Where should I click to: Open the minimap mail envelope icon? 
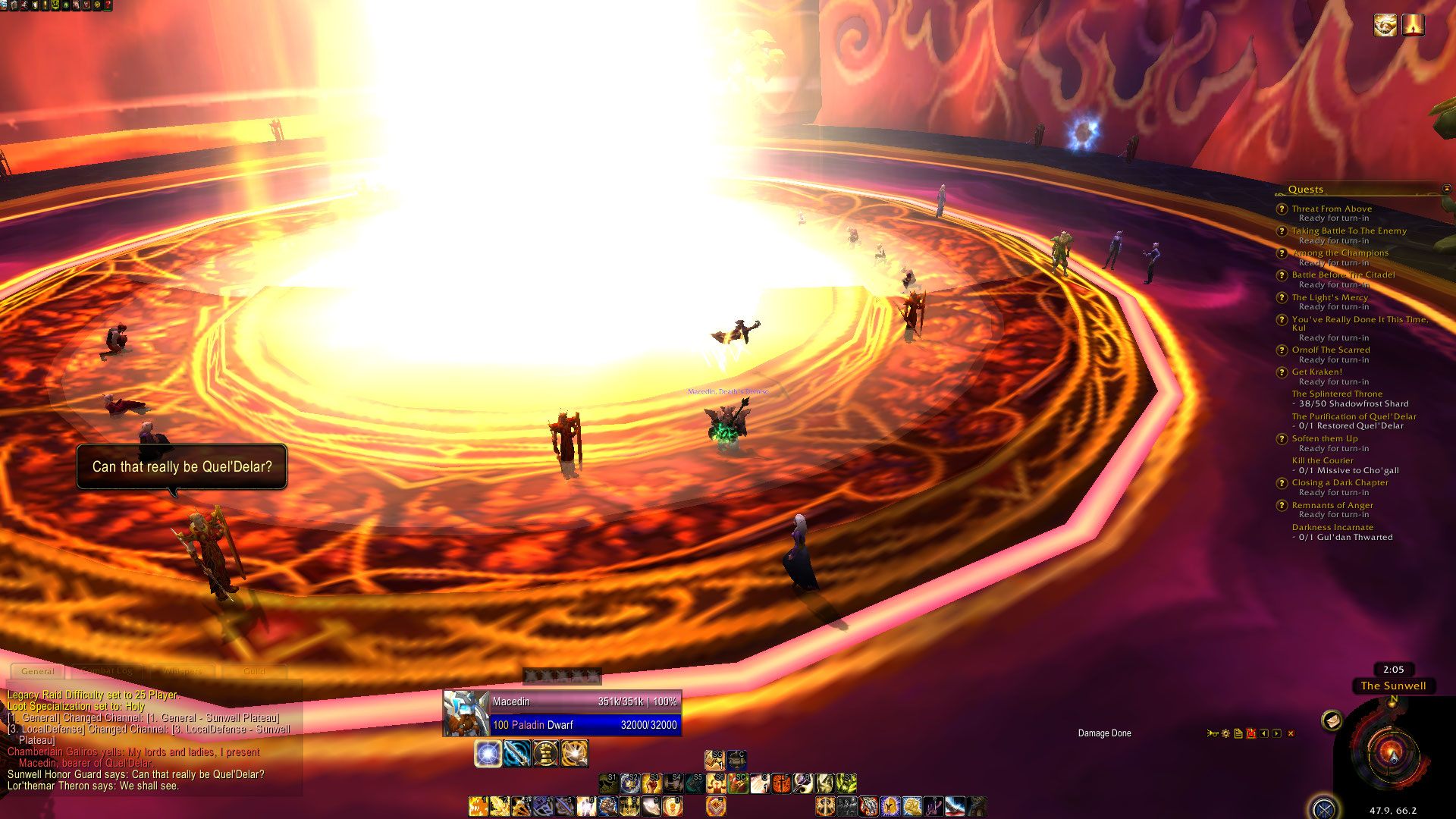(1332, 720)
